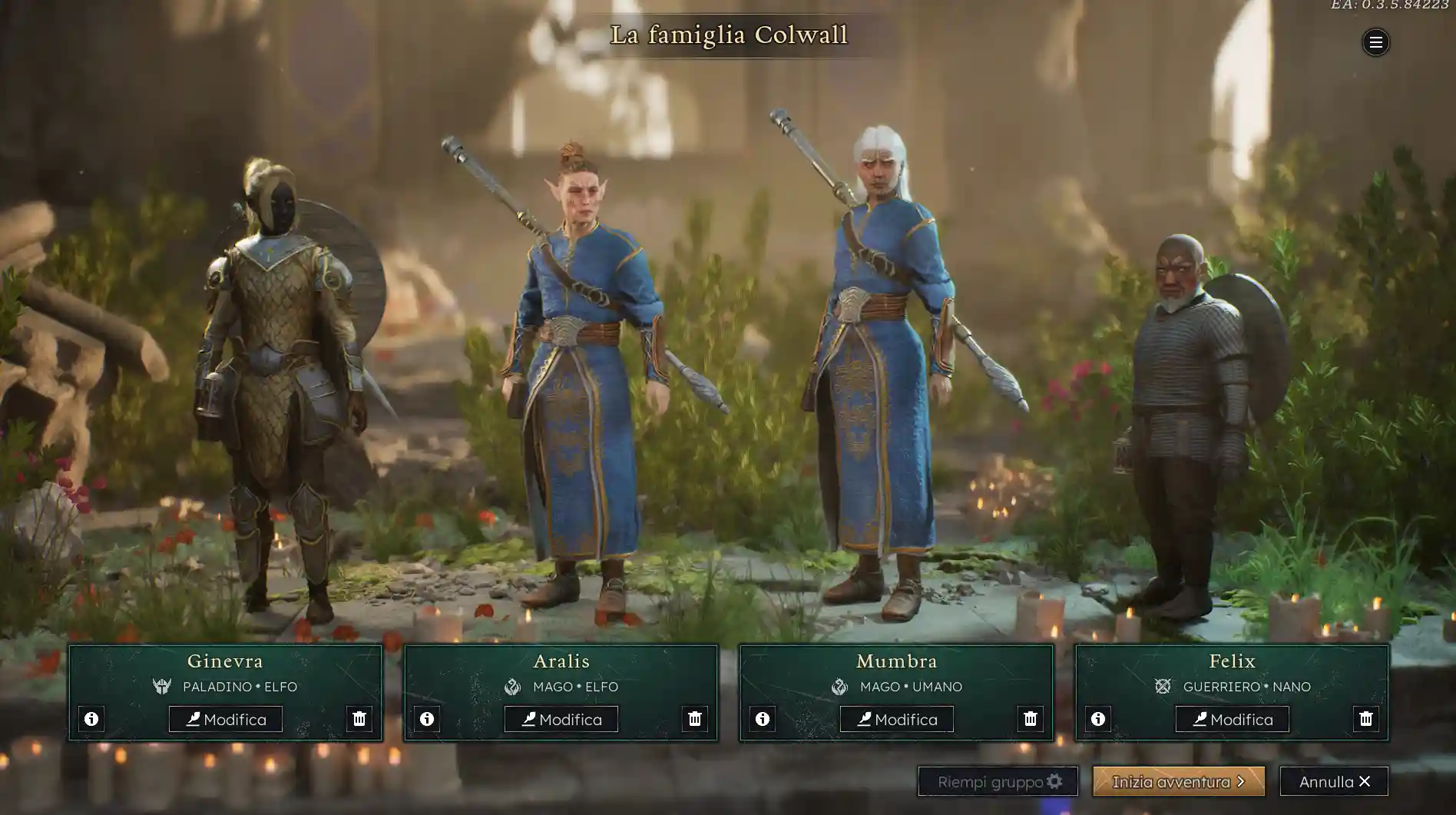The image size is (1456, 815).
Task: Modify the warrior Felix
Action: (1233, 719)
